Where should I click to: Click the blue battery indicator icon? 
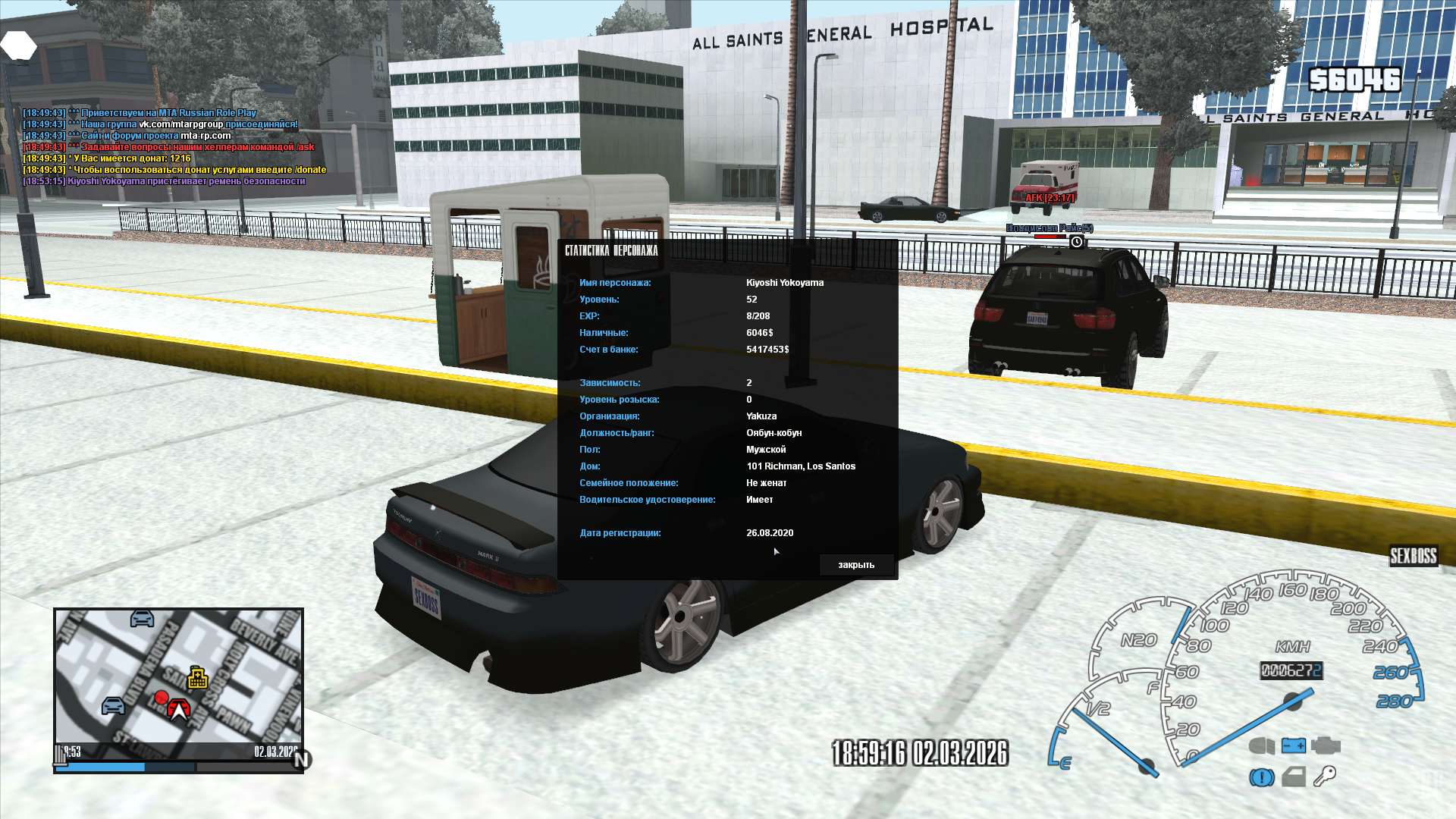[1294, 745]
